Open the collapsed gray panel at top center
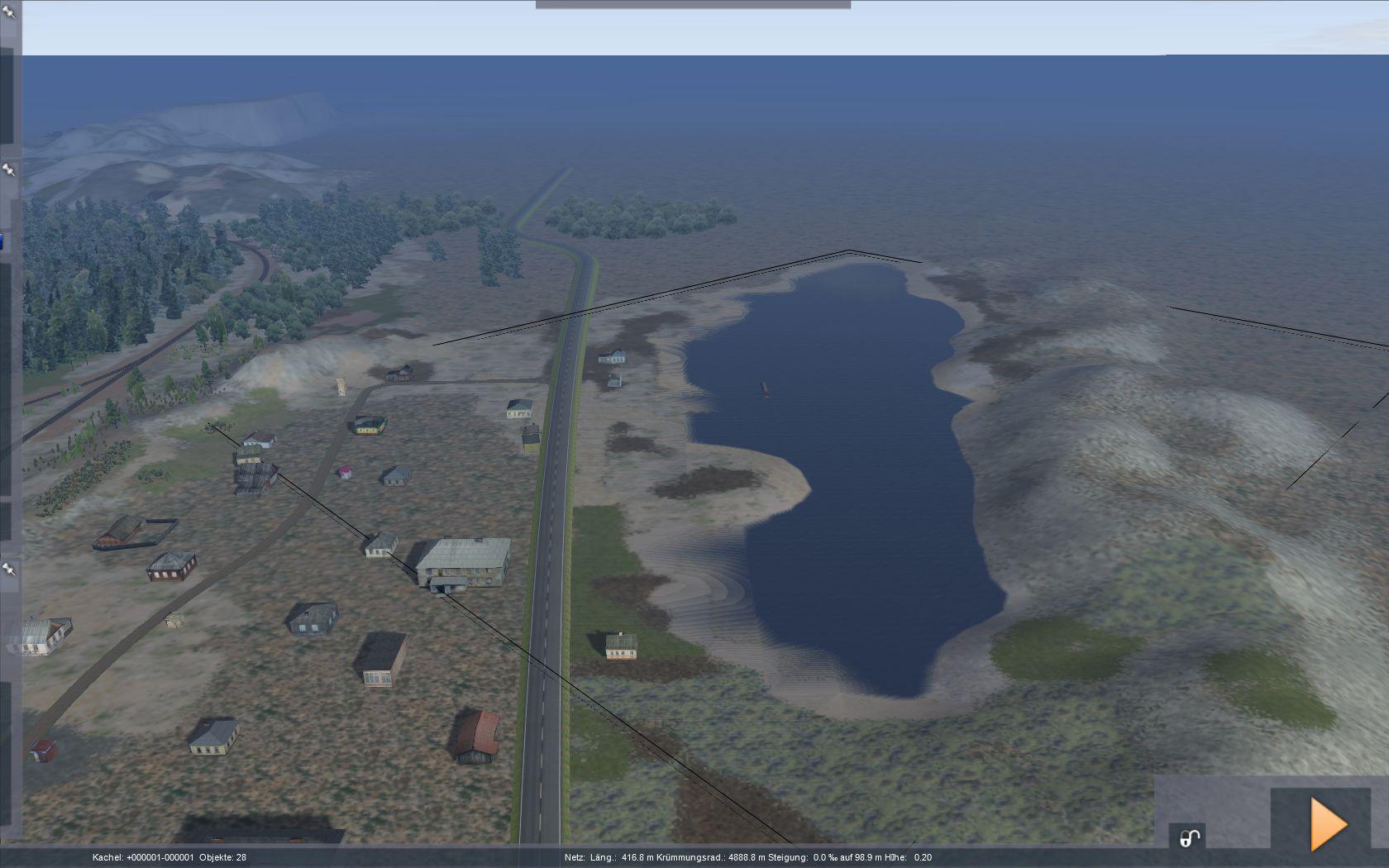Screen dimensions: 1389x868 tap(693, 5)
